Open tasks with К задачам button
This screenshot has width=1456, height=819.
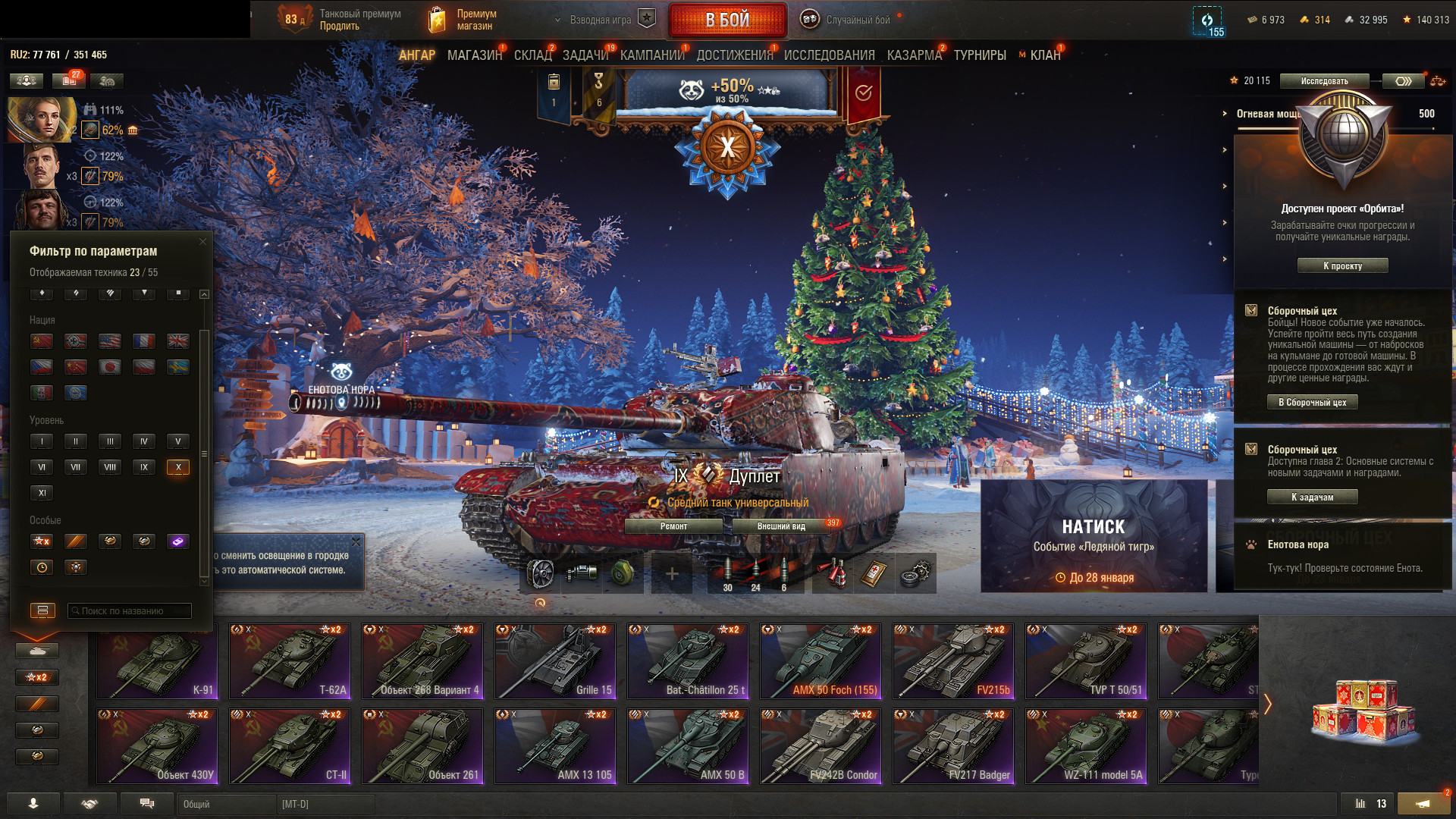1312,497
